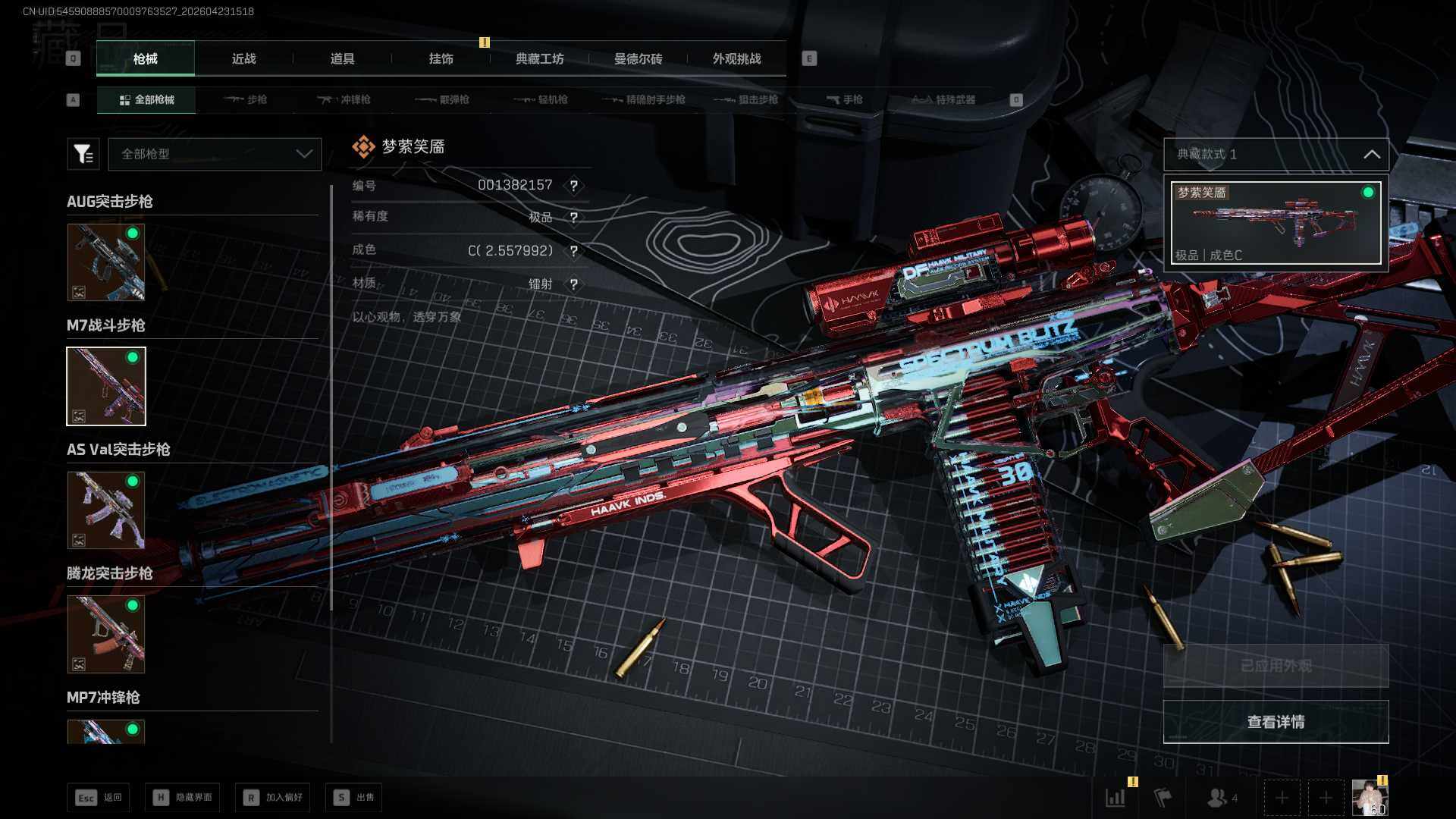Collapse the 典藏款式 1 style list

pos(1371,155)
